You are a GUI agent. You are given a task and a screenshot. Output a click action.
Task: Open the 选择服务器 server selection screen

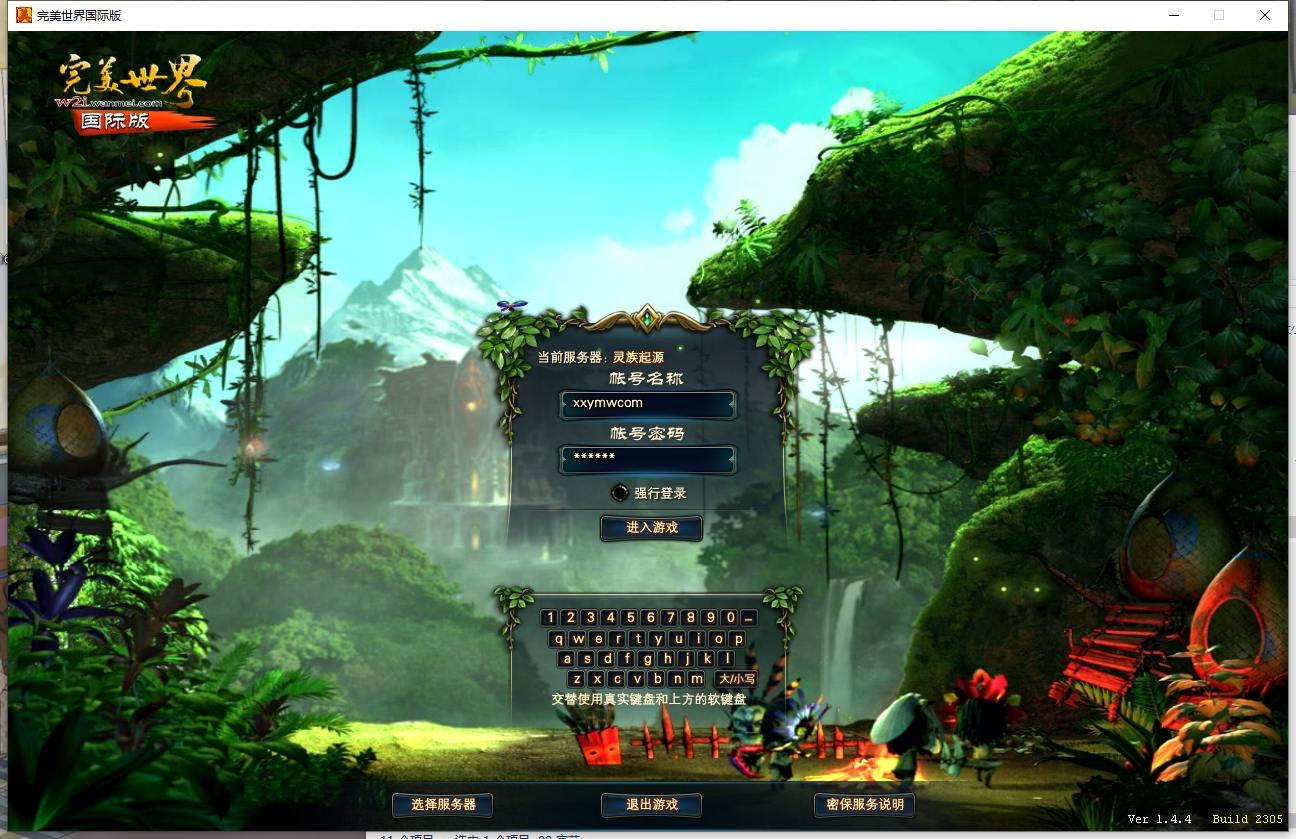tap(441, 804)
